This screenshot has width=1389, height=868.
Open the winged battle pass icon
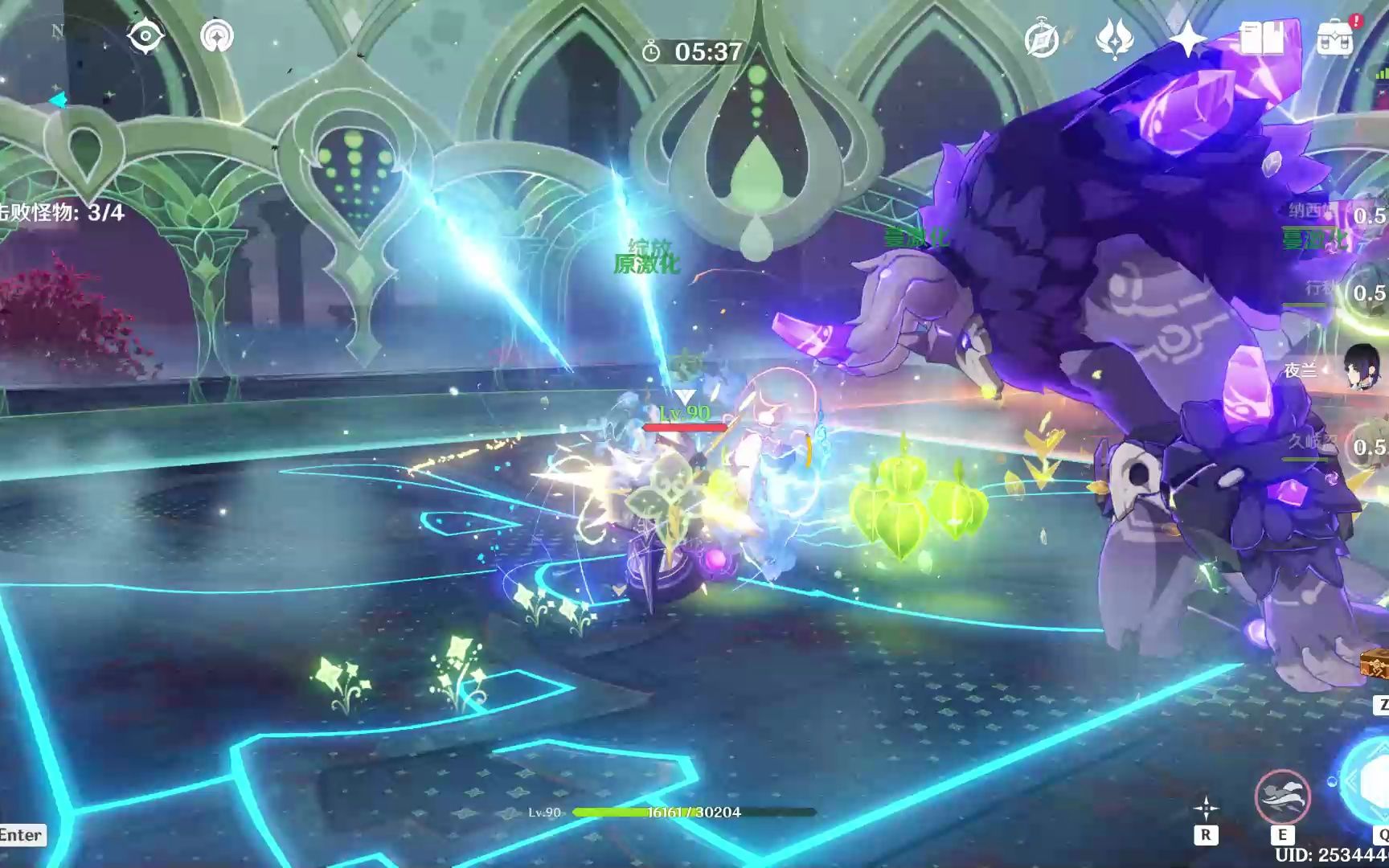click(x=1115, y=38)
